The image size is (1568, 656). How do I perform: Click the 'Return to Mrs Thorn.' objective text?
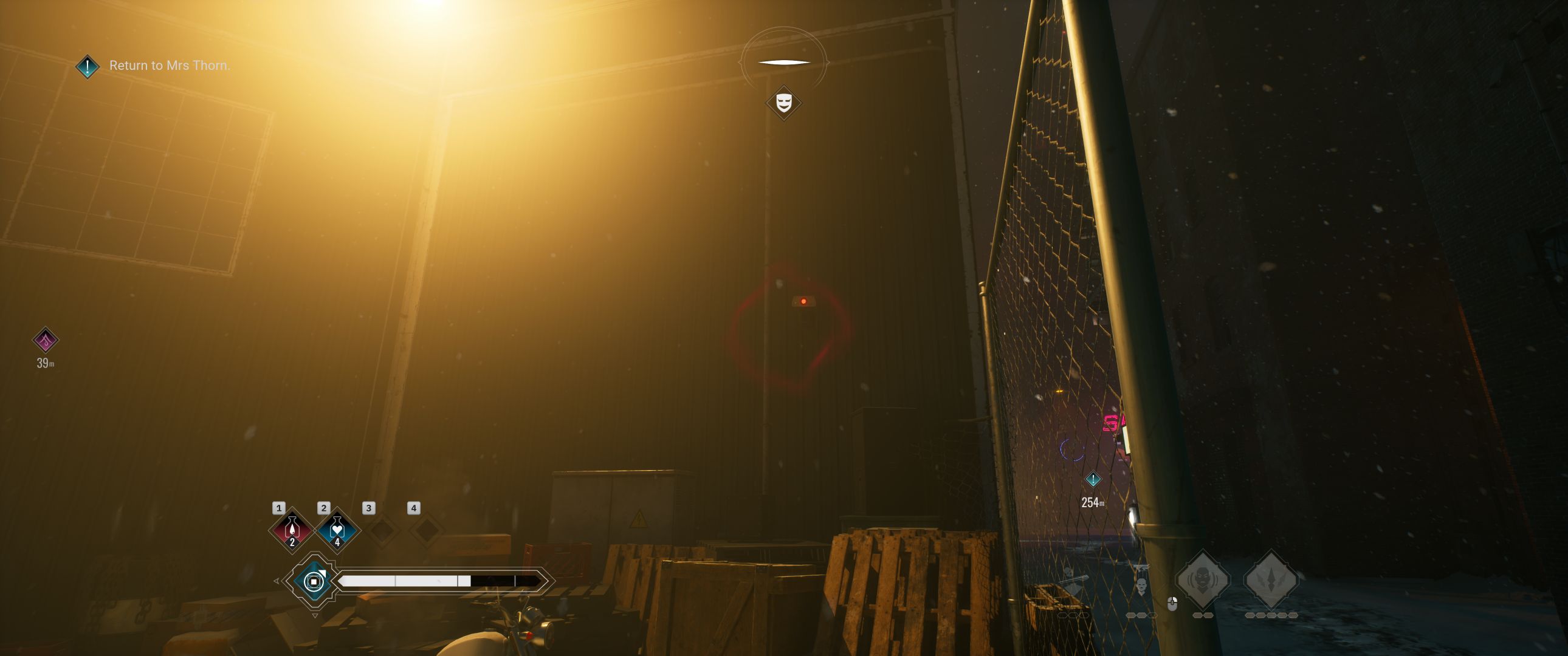point(169,64)
